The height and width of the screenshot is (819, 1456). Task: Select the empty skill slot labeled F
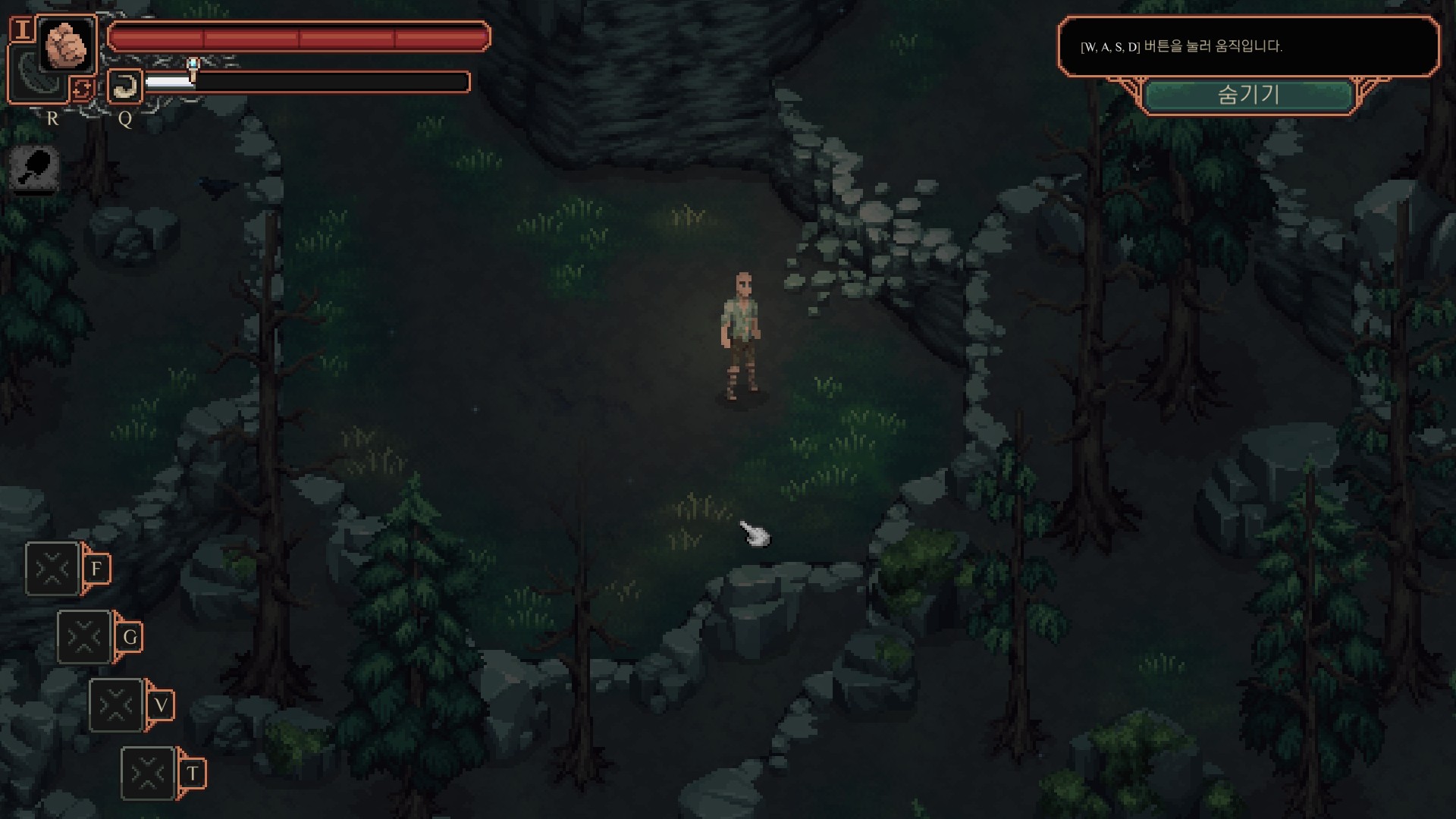[x=53, y=569]
